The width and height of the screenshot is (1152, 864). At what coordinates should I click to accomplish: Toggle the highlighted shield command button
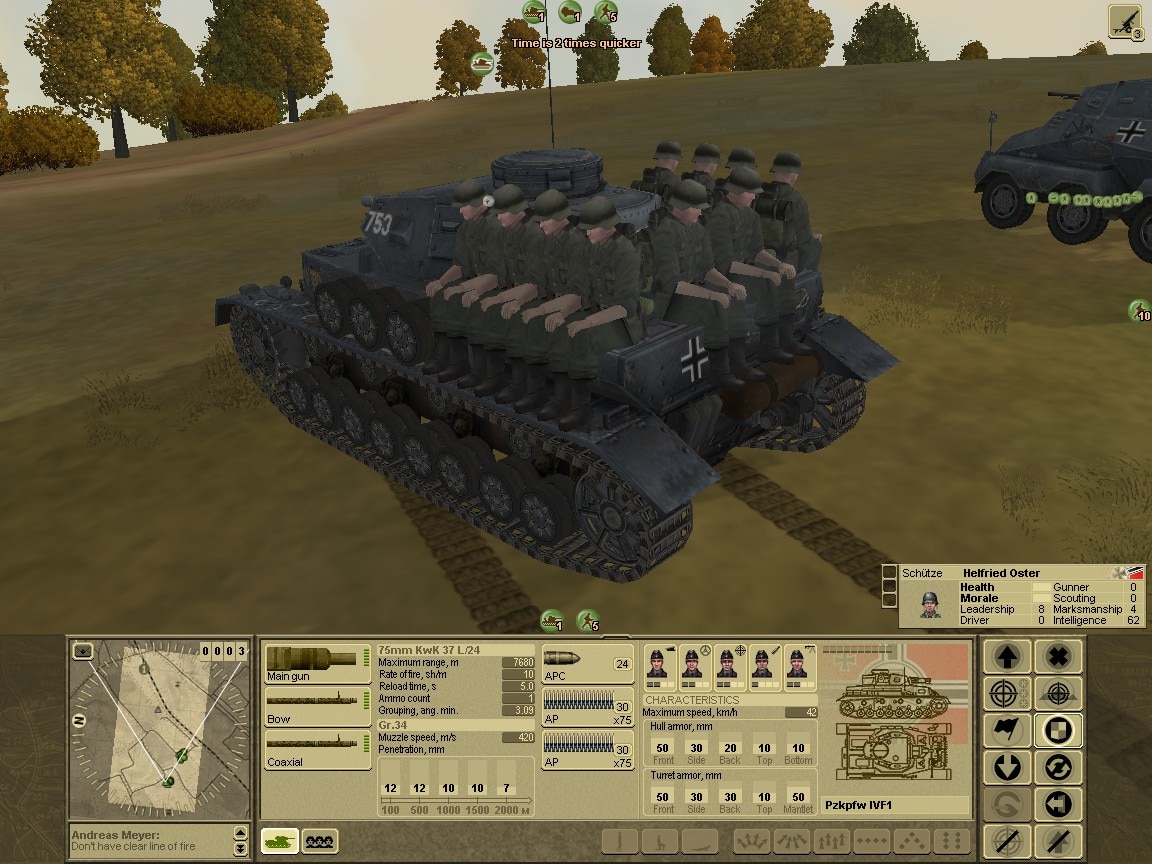click(1058, 731)
